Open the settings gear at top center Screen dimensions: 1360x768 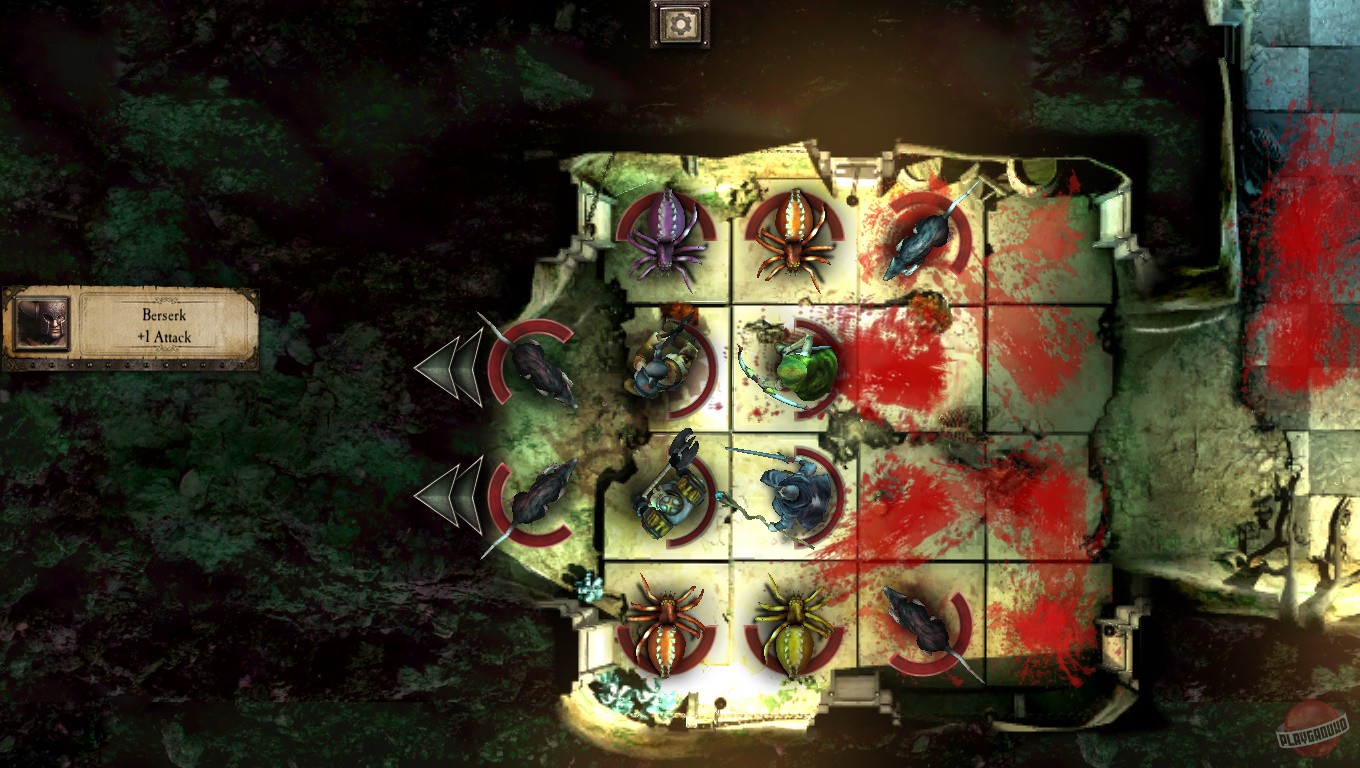(x=680, y=25)
